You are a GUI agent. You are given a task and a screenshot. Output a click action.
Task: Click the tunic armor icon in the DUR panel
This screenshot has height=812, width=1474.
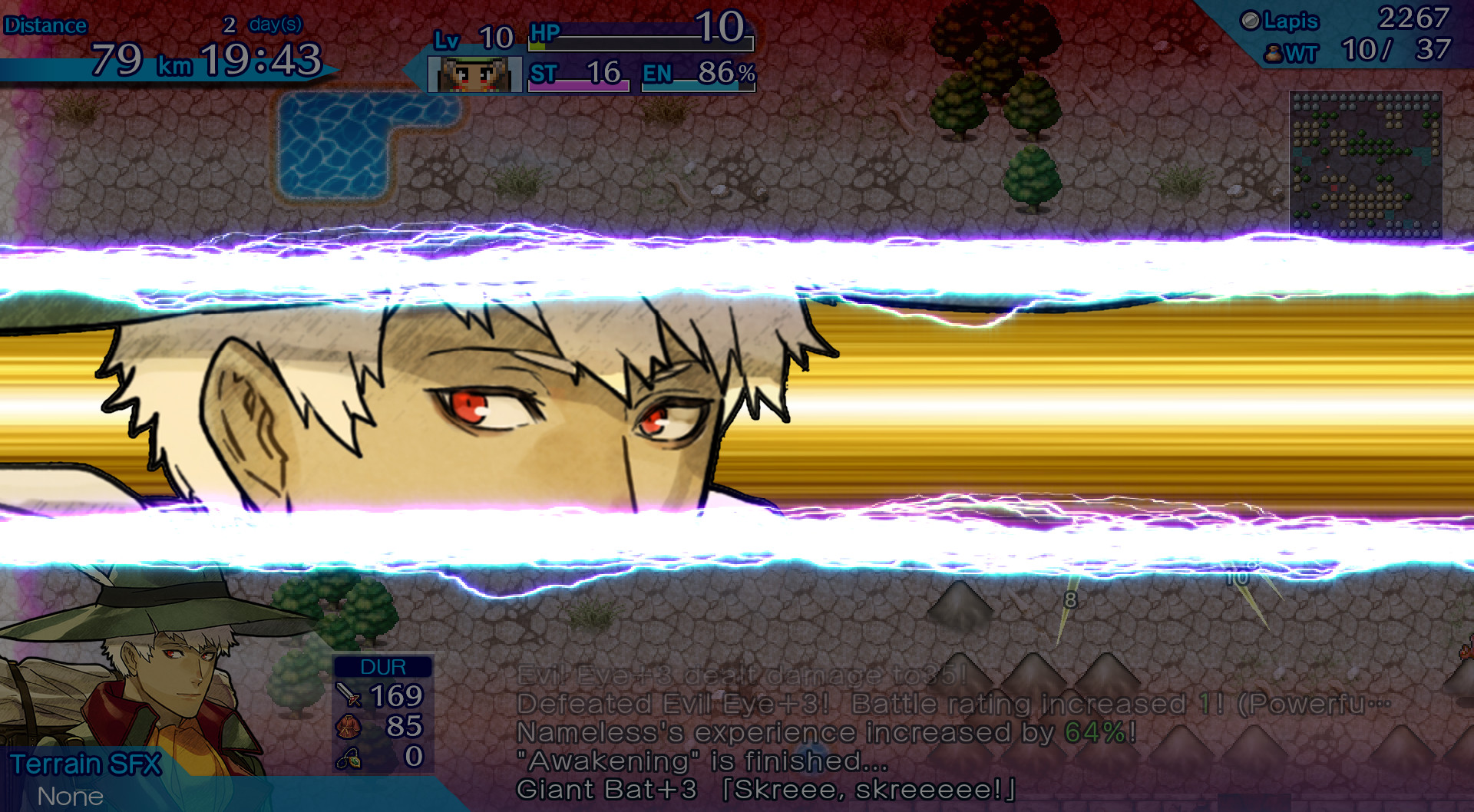point(348,725)
